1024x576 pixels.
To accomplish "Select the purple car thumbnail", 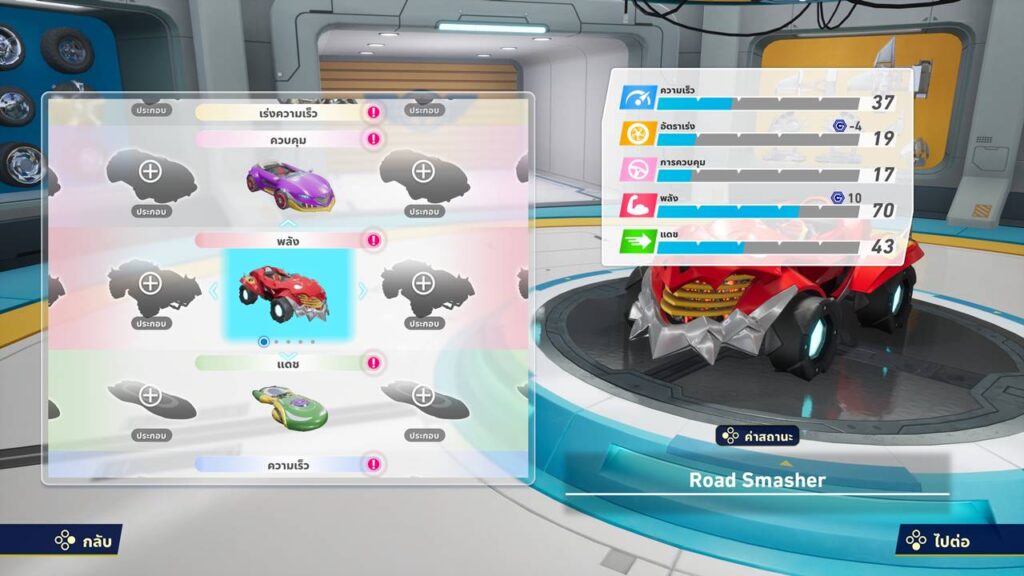I will pos(290,184).
